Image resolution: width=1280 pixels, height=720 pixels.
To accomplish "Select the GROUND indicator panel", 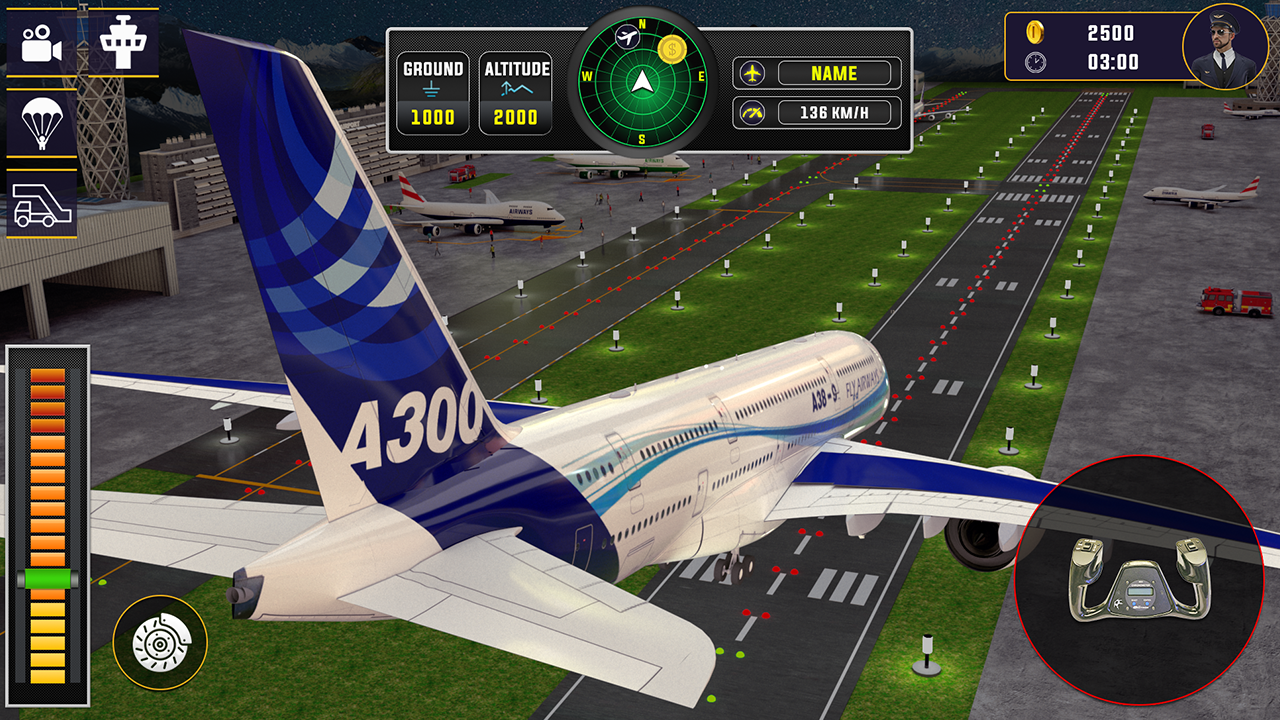I will 433,91.
